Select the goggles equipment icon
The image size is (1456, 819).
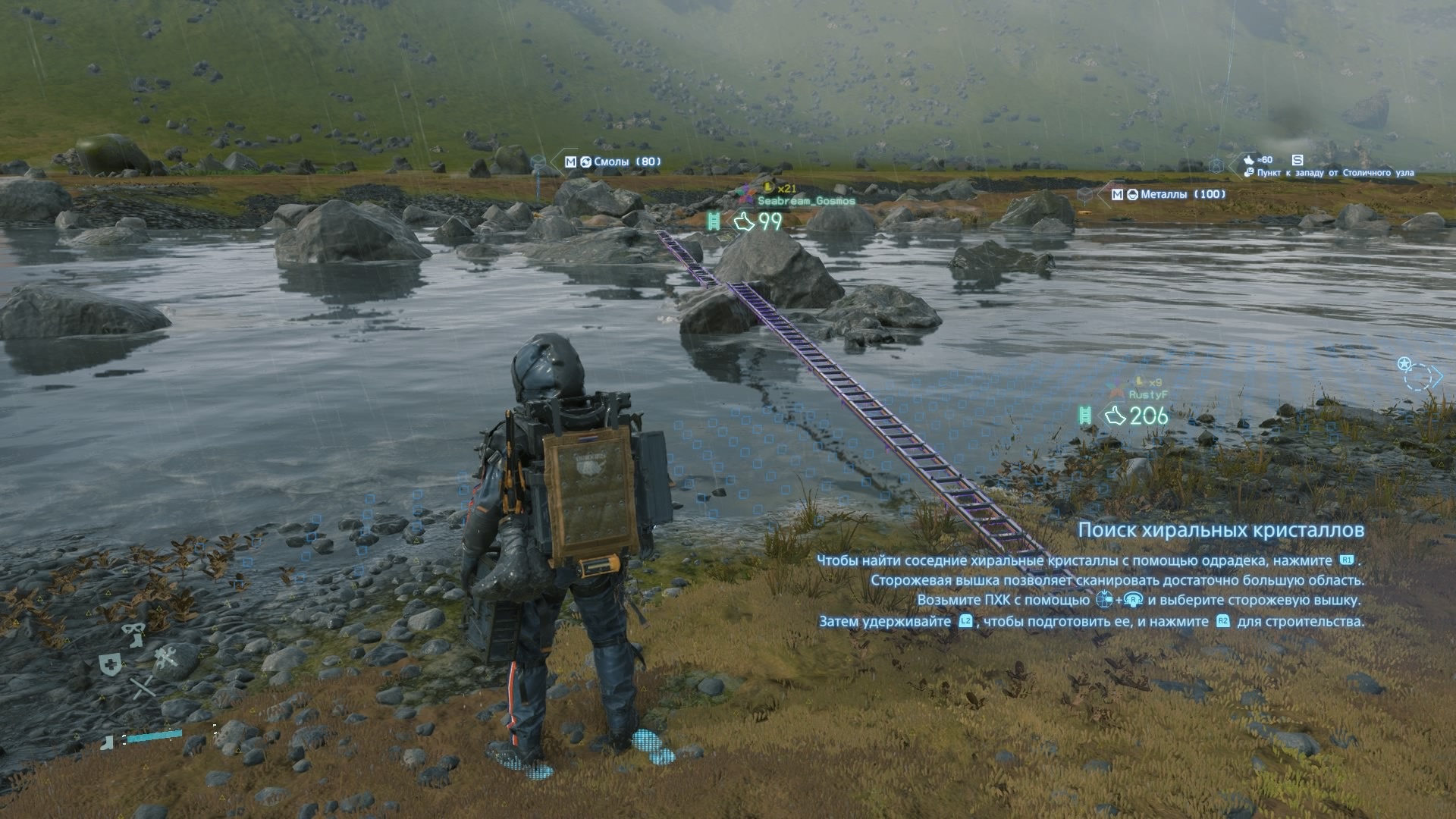click(x=132, y=628)
